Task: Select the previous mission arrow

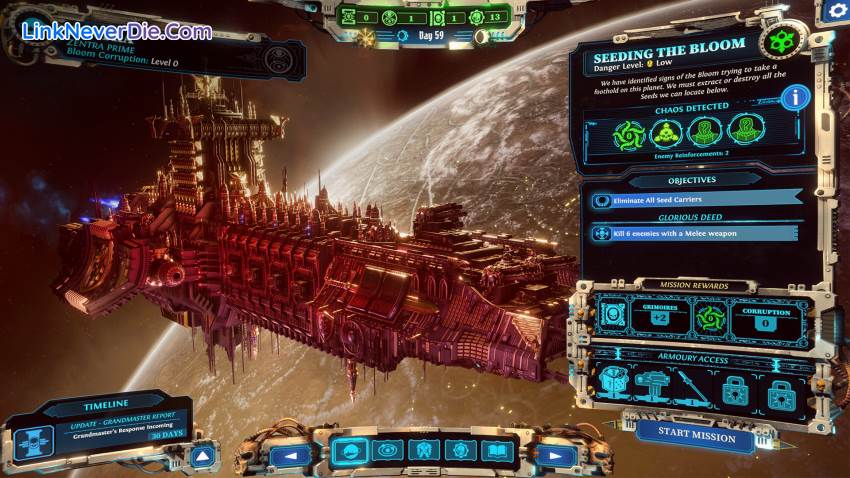Action: click(x=291, y=455)
